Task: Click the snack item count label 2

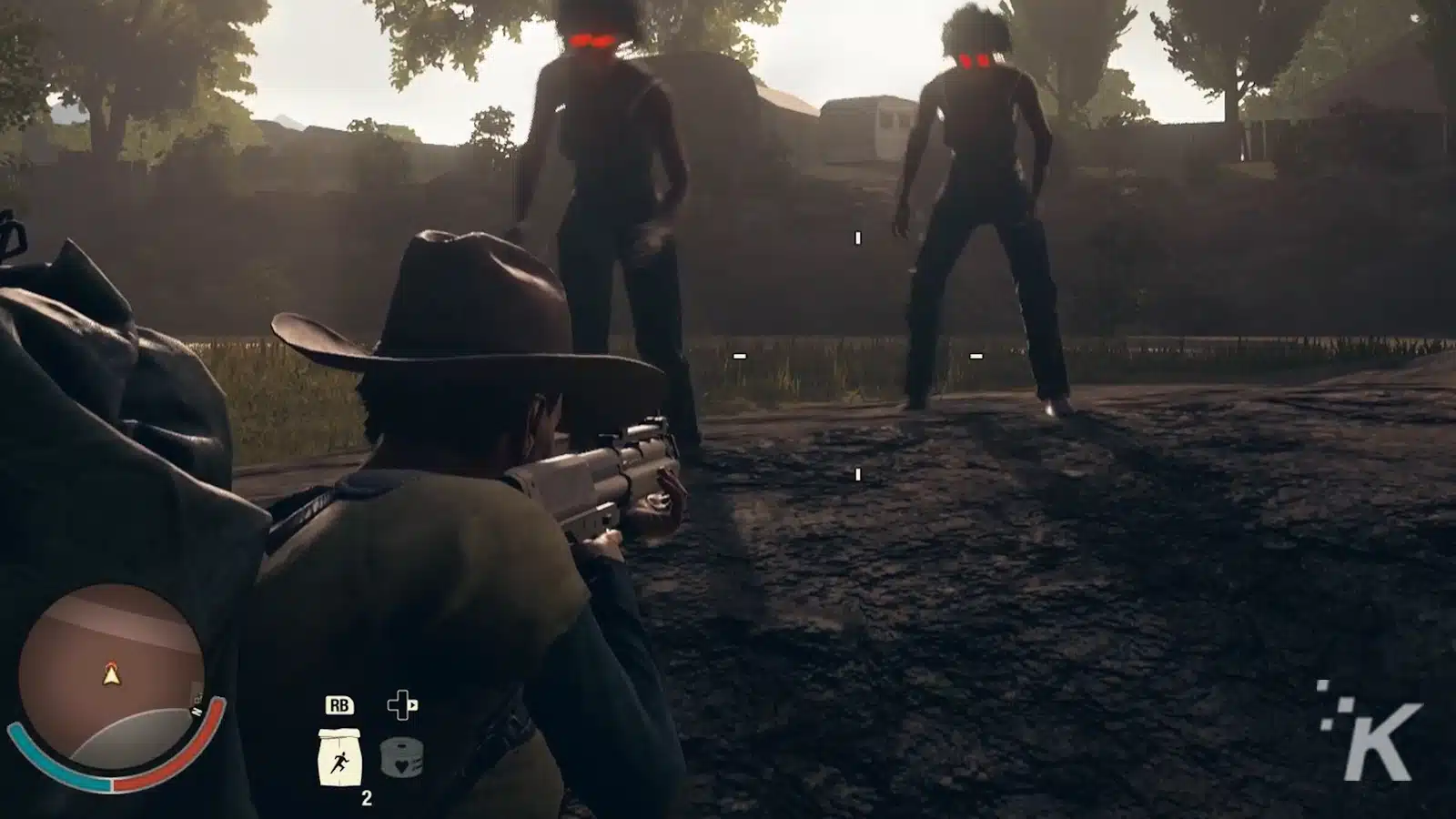Action: pyautogui.click(x=367, y=798)
